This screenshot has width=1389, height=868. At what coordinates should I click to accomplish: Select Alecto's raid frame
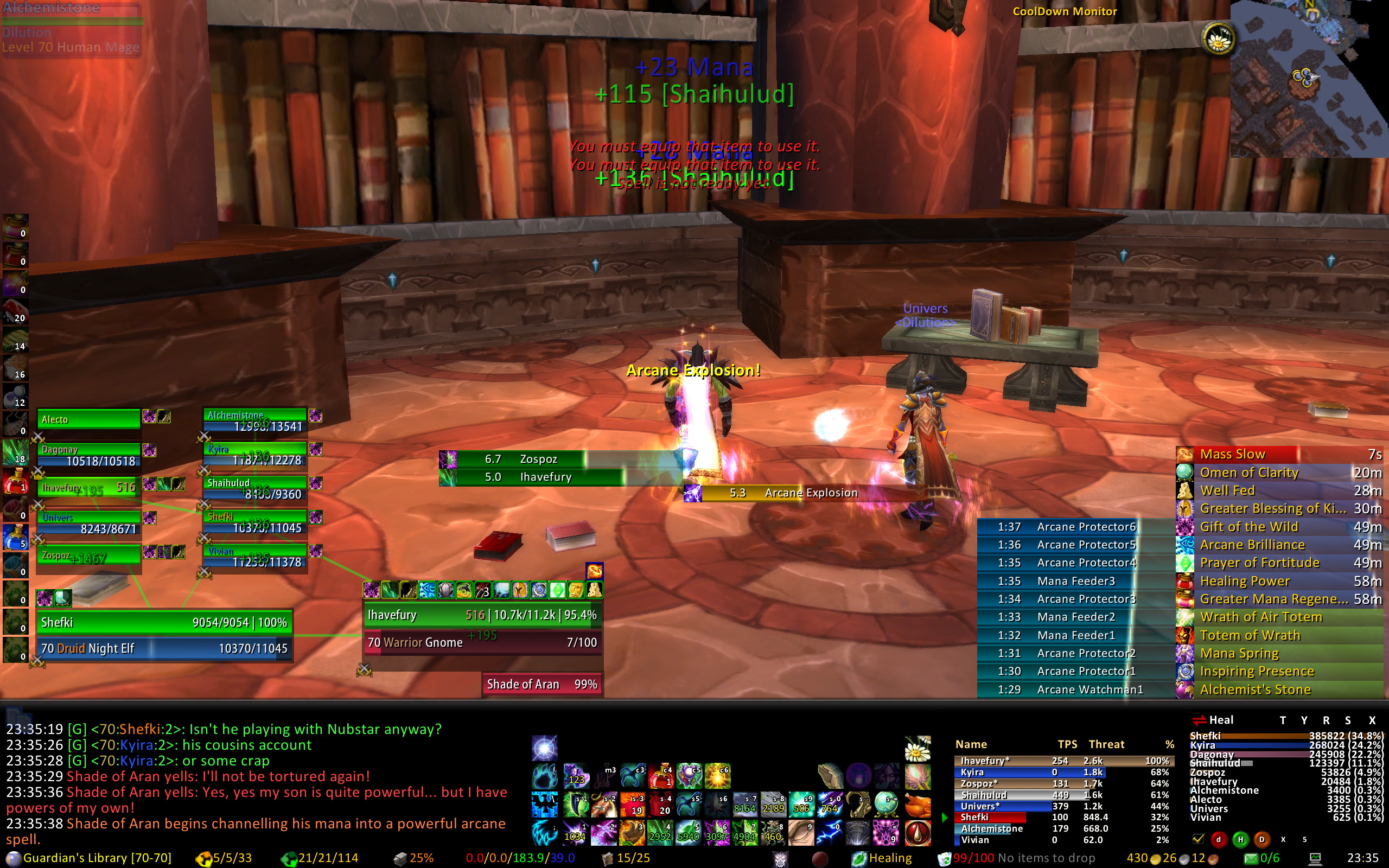coord(88,419)
